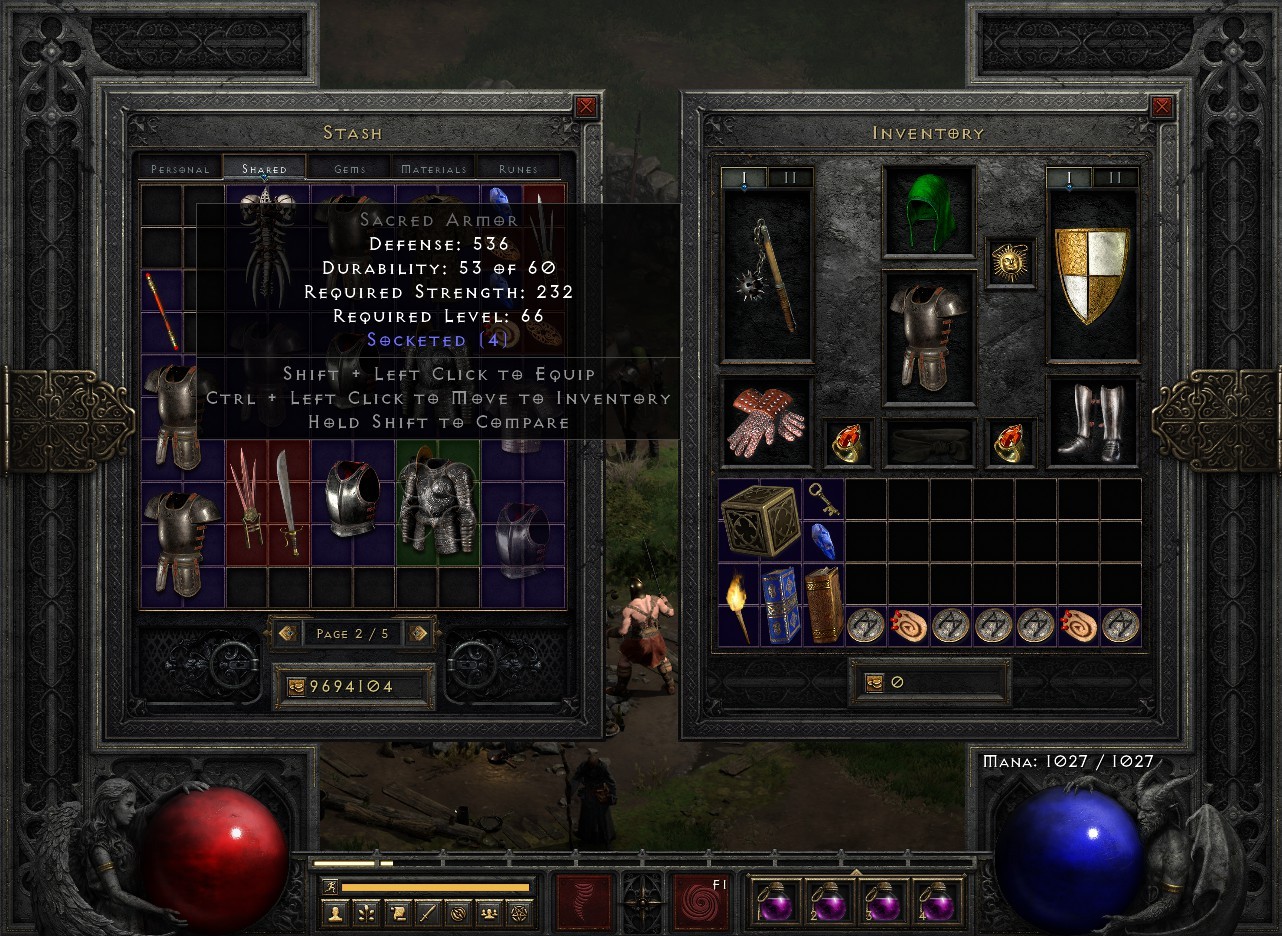
Task: Click the Horadric Cube in the inventory
Action: pyautogui.click(x=762, y=521)
